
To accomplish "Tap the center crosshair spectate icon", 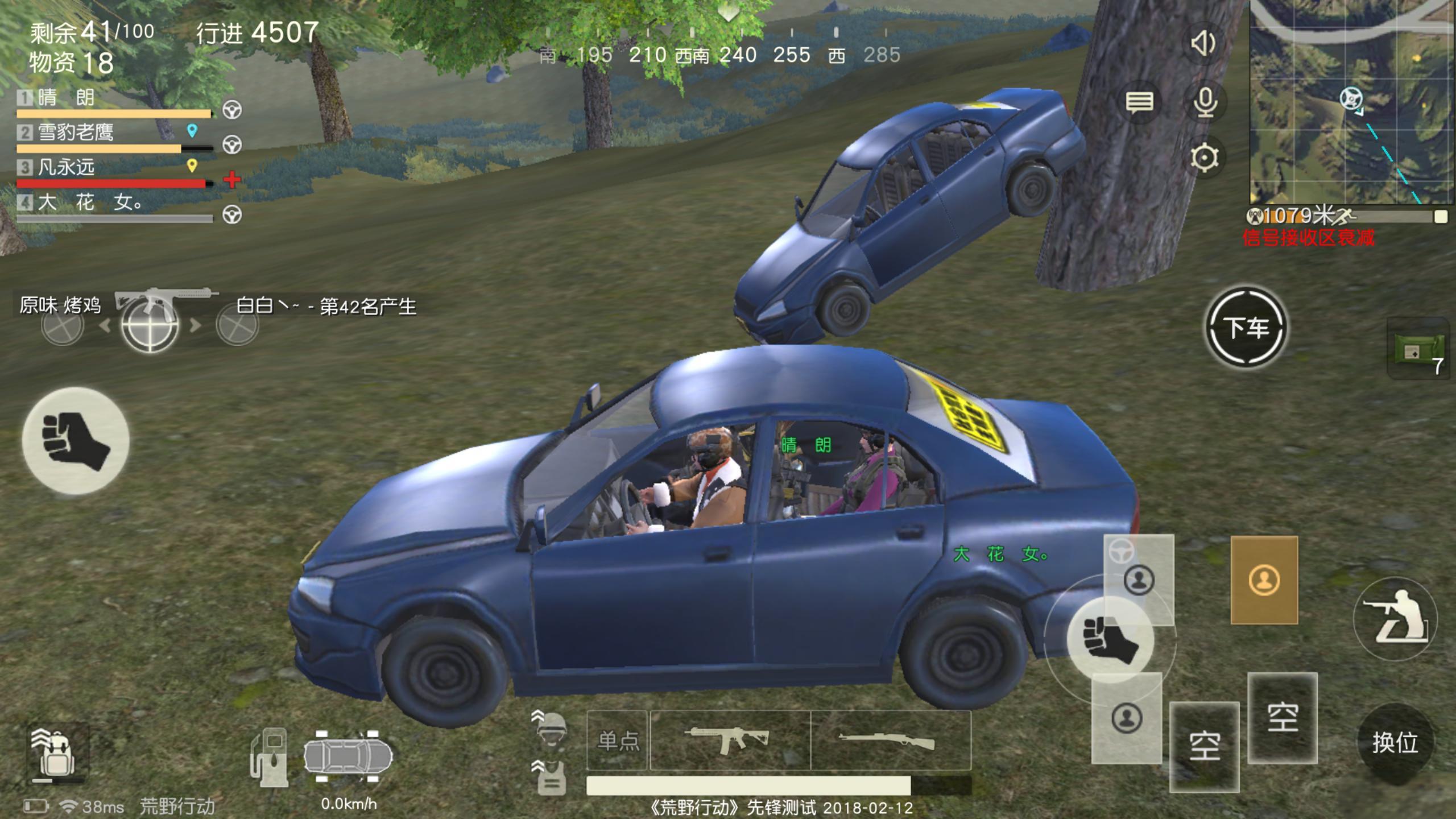I will [x=150, y=325].
